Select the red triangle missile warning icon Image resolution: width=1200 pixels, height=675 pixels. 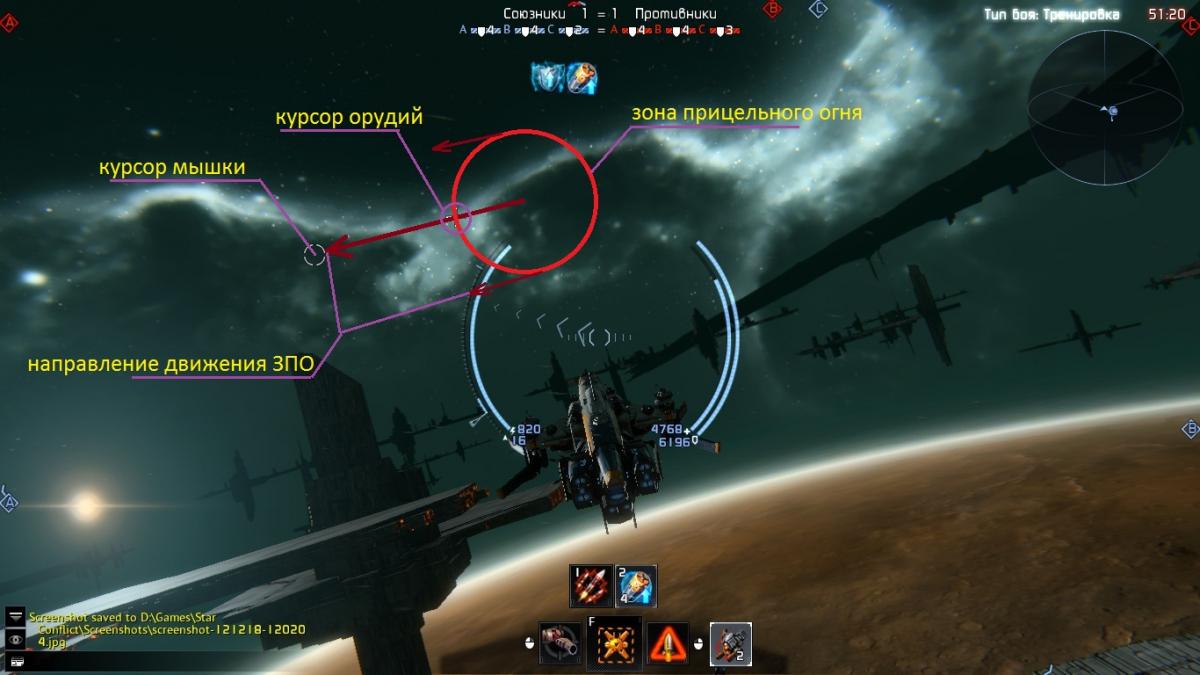point(668,642)
